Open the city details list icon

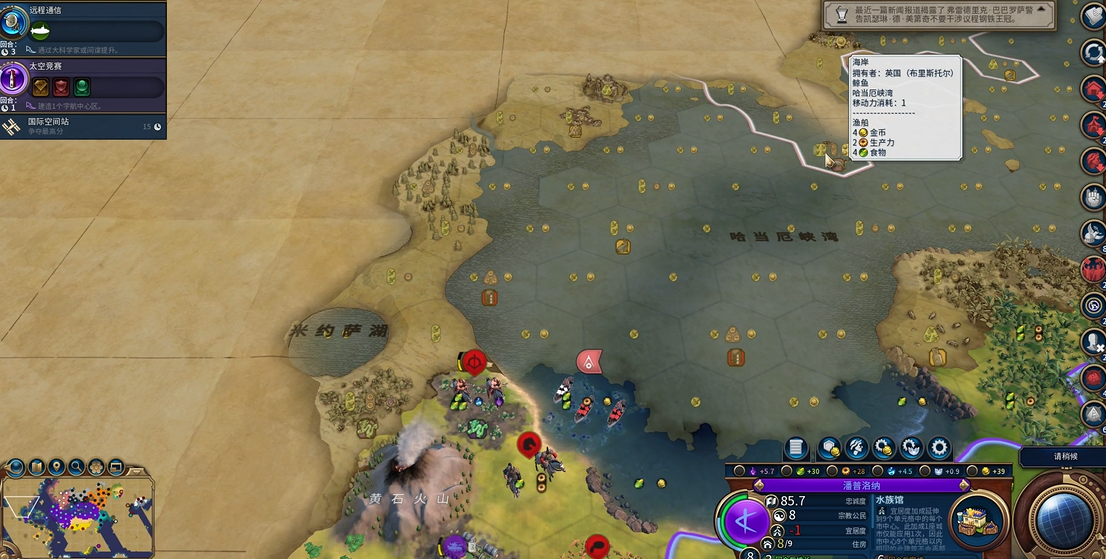click(x=797, y=448)
